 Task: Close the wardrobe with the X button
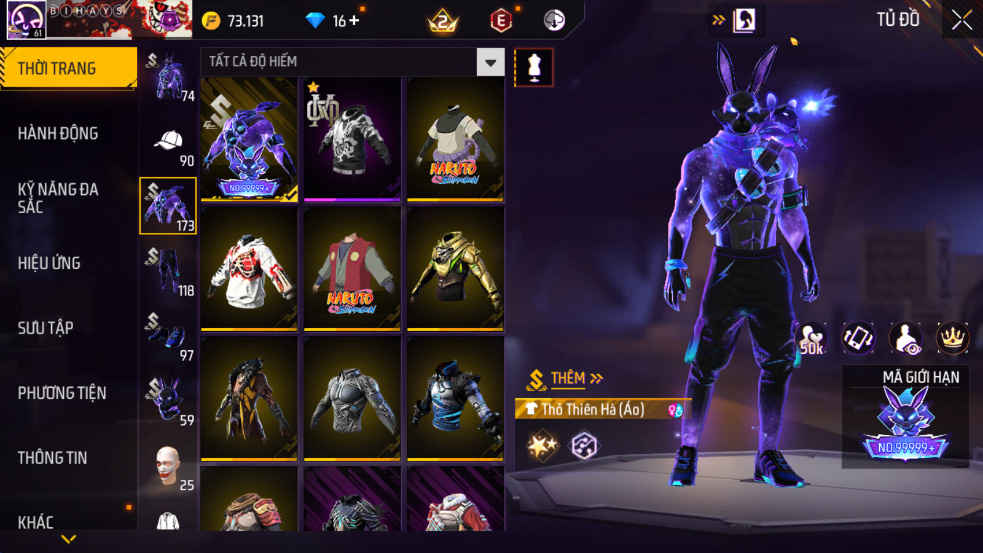pos(961,21)
